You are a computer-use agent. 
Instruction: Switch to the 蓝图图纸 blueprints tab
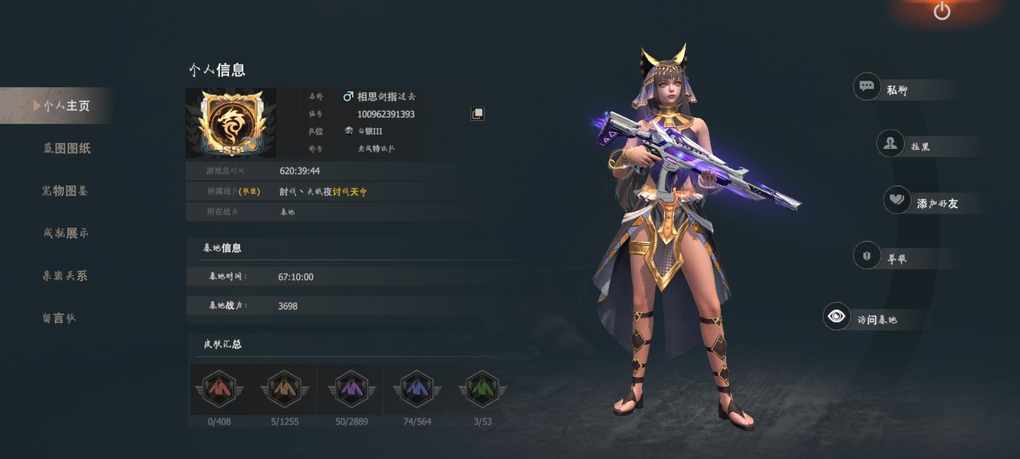(x=66, y=148)
